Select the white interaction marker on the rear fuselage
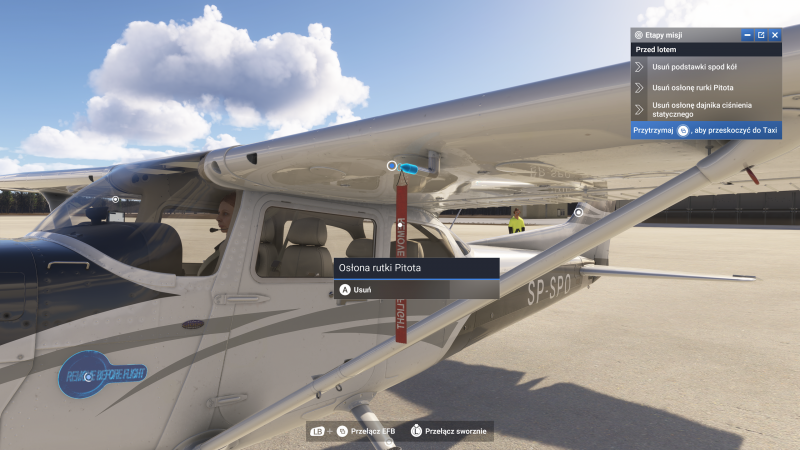 click(578, 212)
